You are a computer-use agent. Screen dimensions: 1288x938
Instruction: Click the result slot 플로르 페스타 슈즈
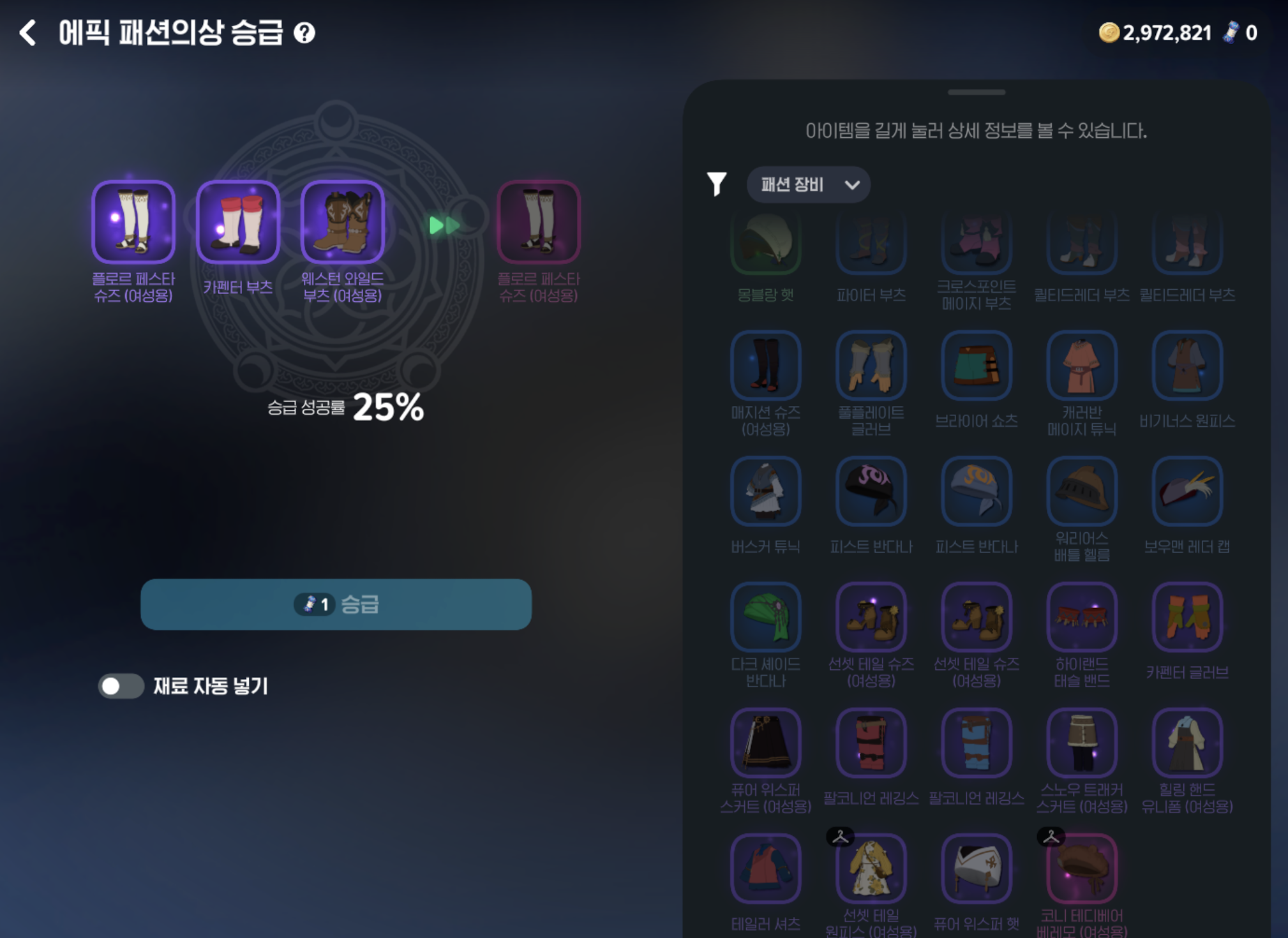[539, 222]
